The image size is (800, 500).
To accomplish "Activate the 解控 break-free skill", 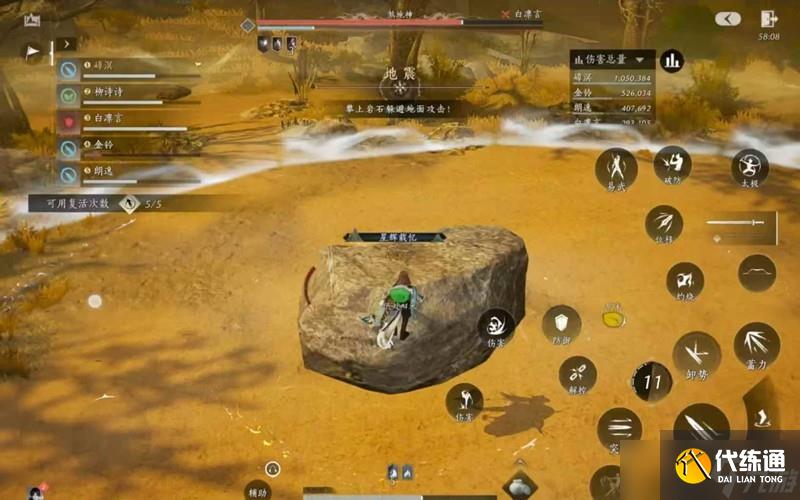I will (x=577, y=374).
